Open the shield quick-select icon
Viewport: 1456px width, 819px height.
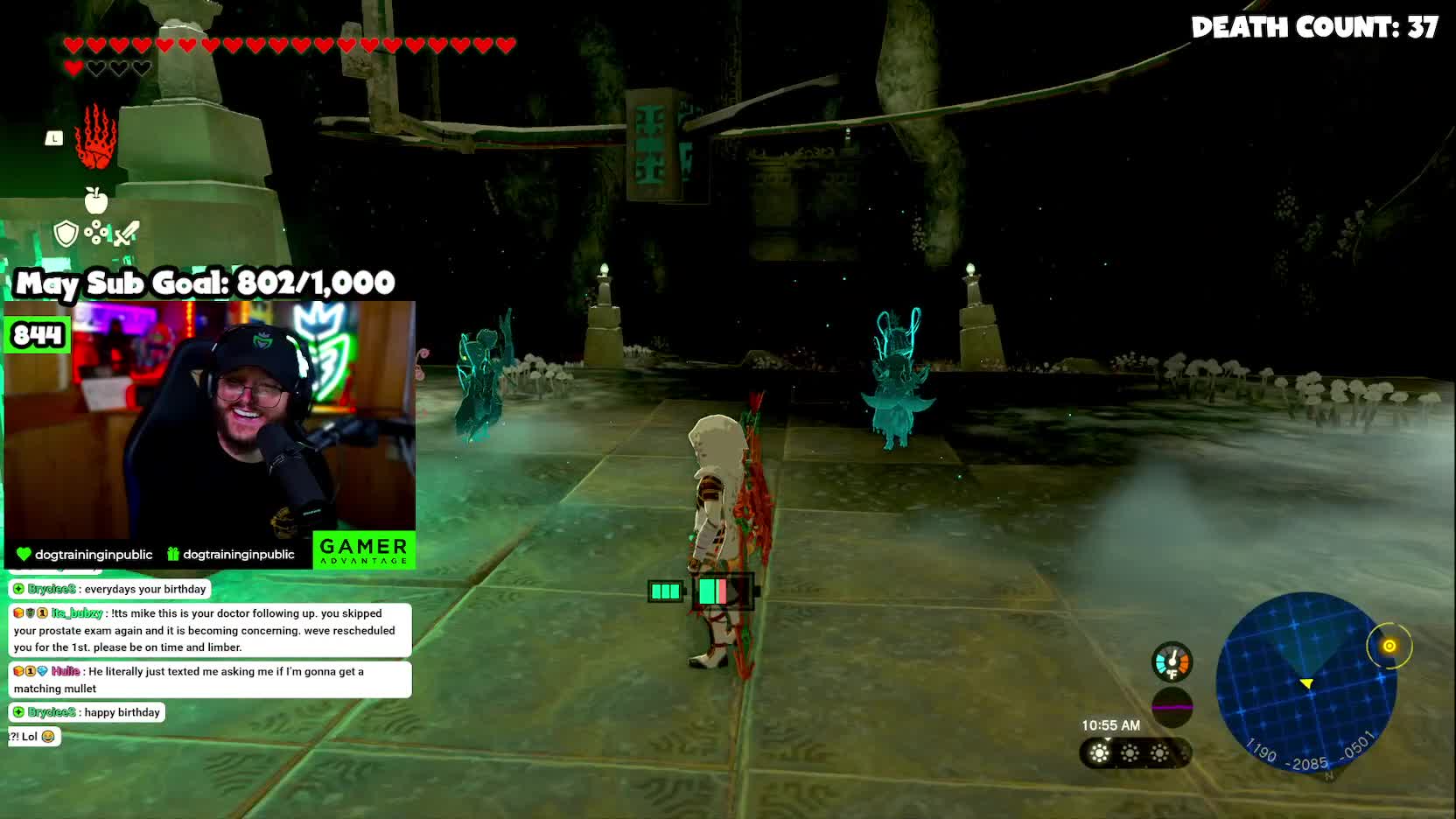[66, 234]
